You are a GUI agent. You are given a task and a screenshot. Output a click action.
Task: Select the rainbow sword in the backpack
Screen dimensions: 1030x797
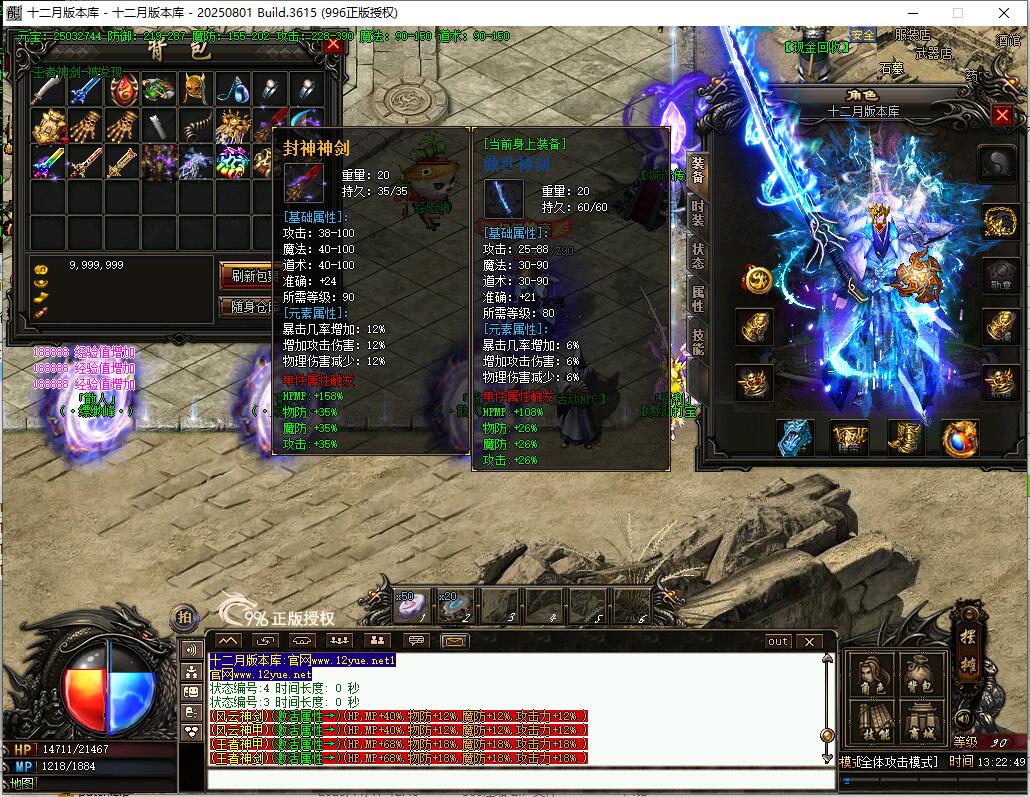tap(48, 161)
